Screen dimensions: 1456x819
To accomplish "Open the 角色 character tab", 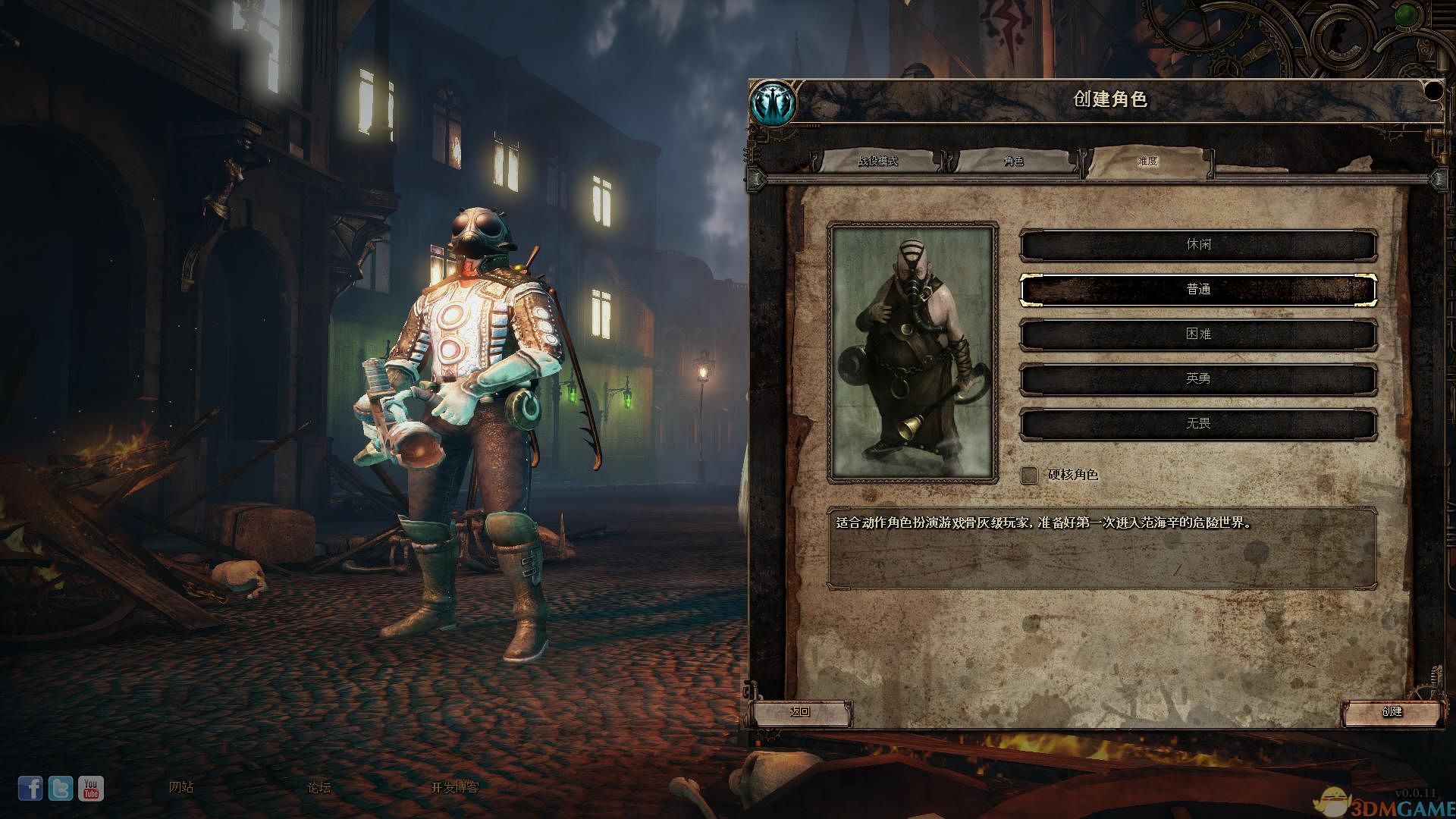I will (x=1013, y=162).
